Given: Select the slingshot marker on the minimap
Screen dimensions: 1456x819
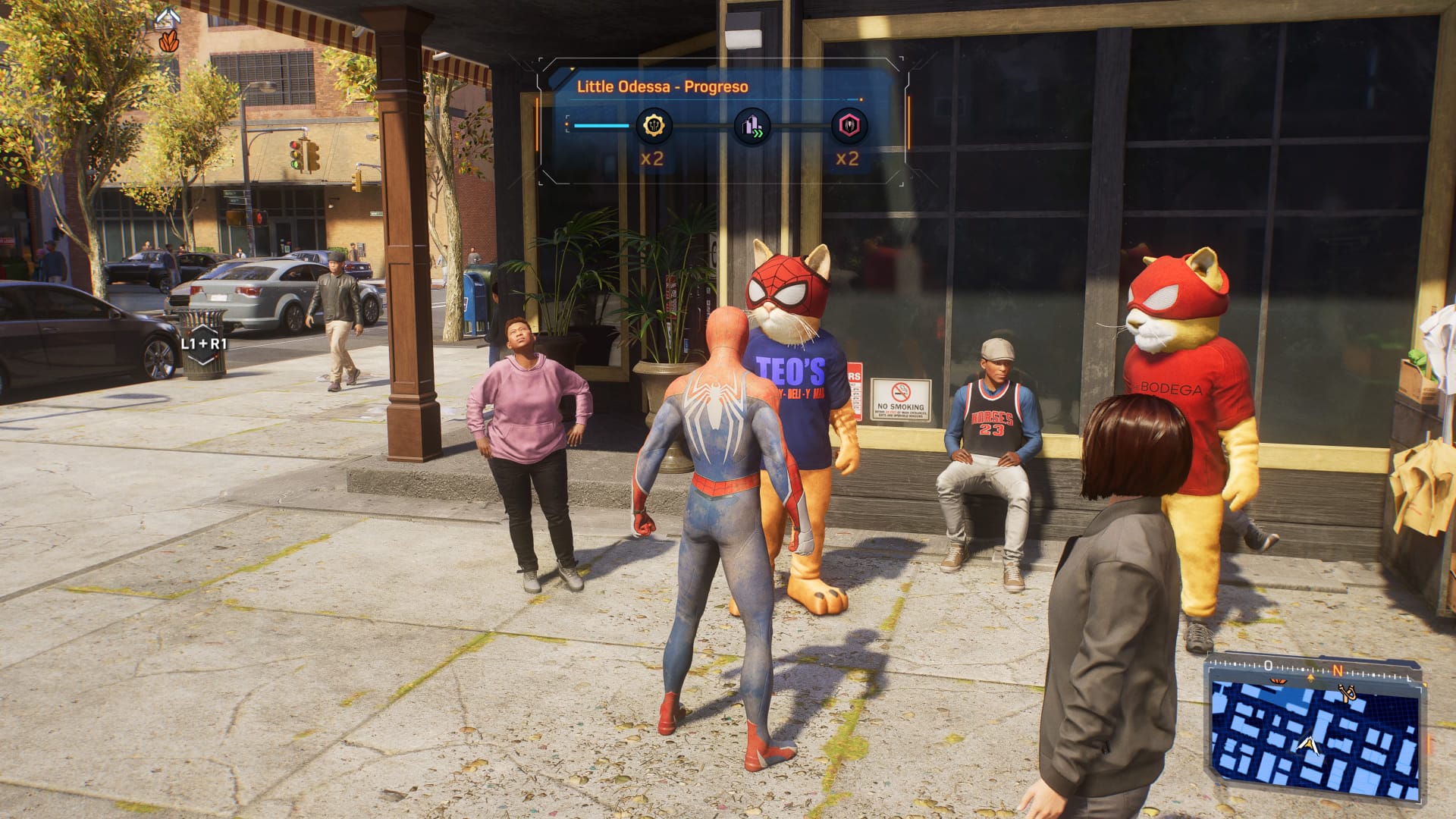Looking at the screenshot, I should (x=1348, y=693).
